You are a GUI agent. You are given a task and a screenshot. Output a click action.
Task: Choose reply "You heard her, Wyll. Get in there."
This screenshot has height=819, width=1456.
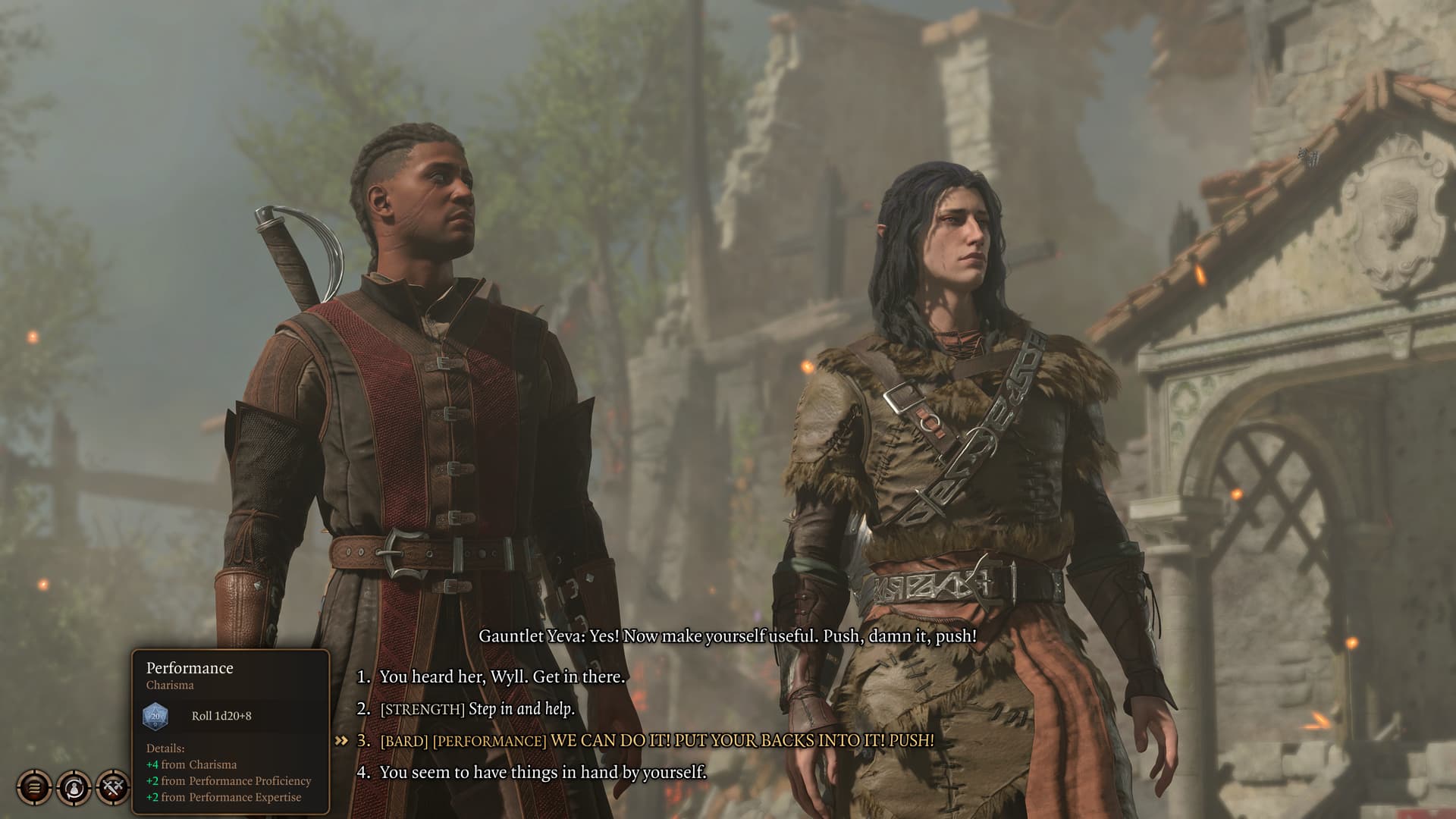point(502,676)
